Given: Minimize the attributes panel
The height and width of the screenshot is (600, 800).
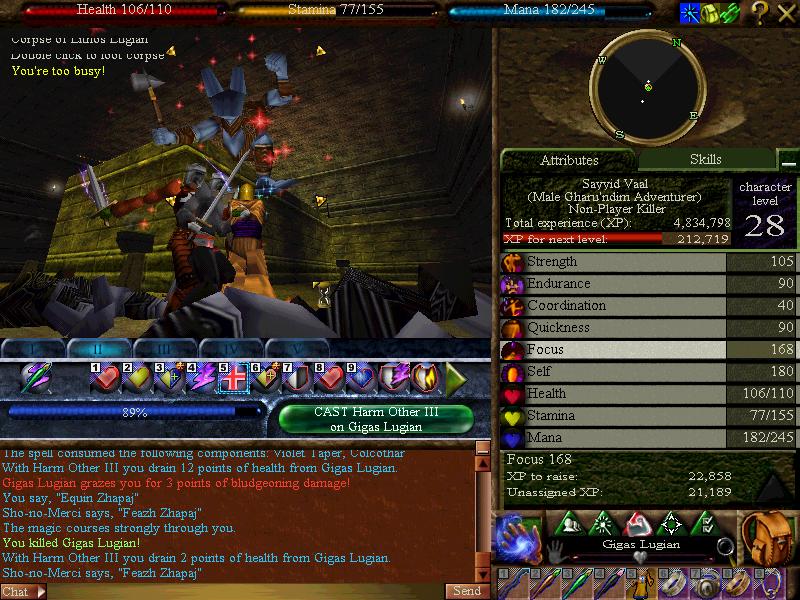Looking at the screenshot, I should (789, 162).
